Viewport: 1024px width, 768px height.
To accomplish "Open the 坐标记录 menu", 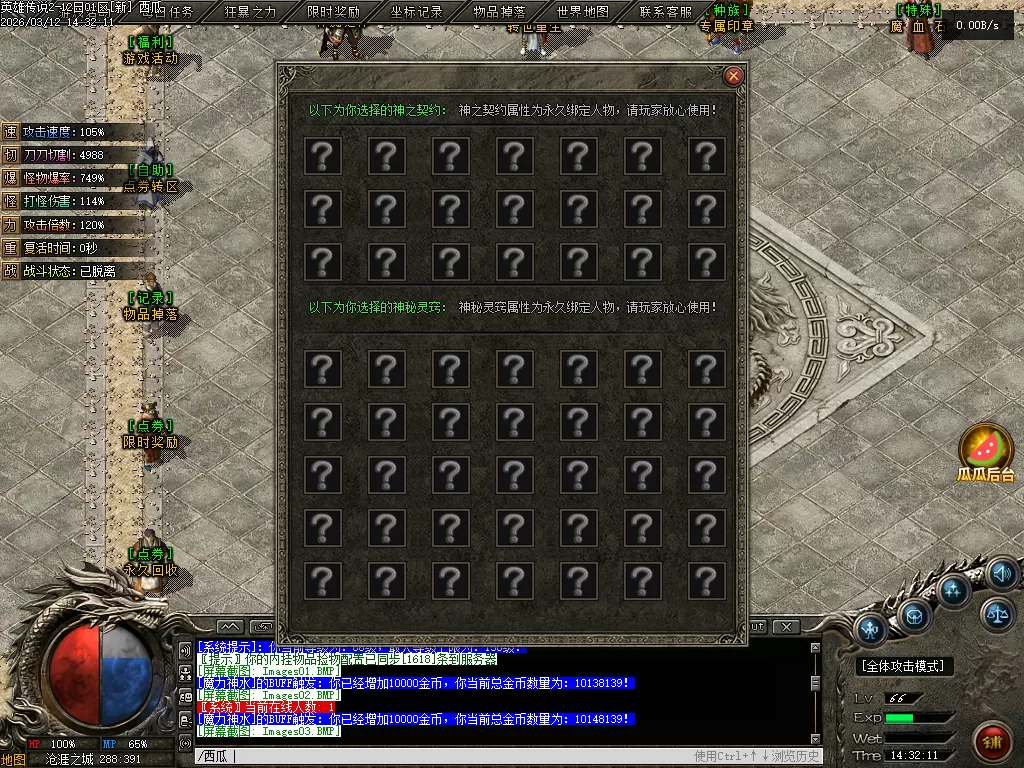I will click(x=416, y=12).
